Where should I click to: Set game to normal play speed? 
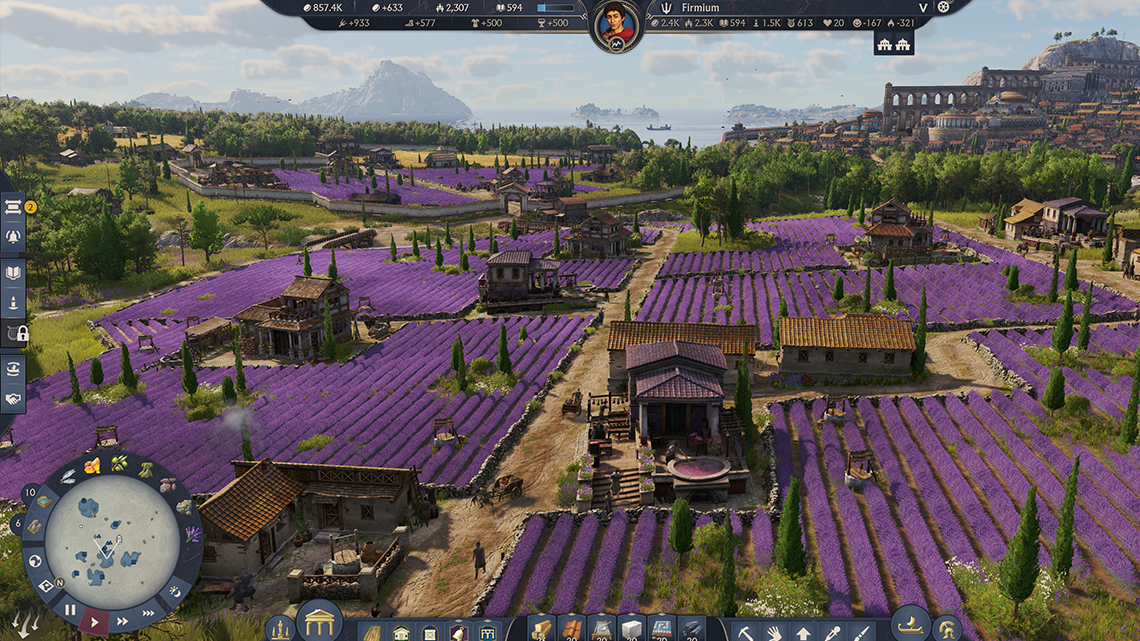tap(95, 621)
